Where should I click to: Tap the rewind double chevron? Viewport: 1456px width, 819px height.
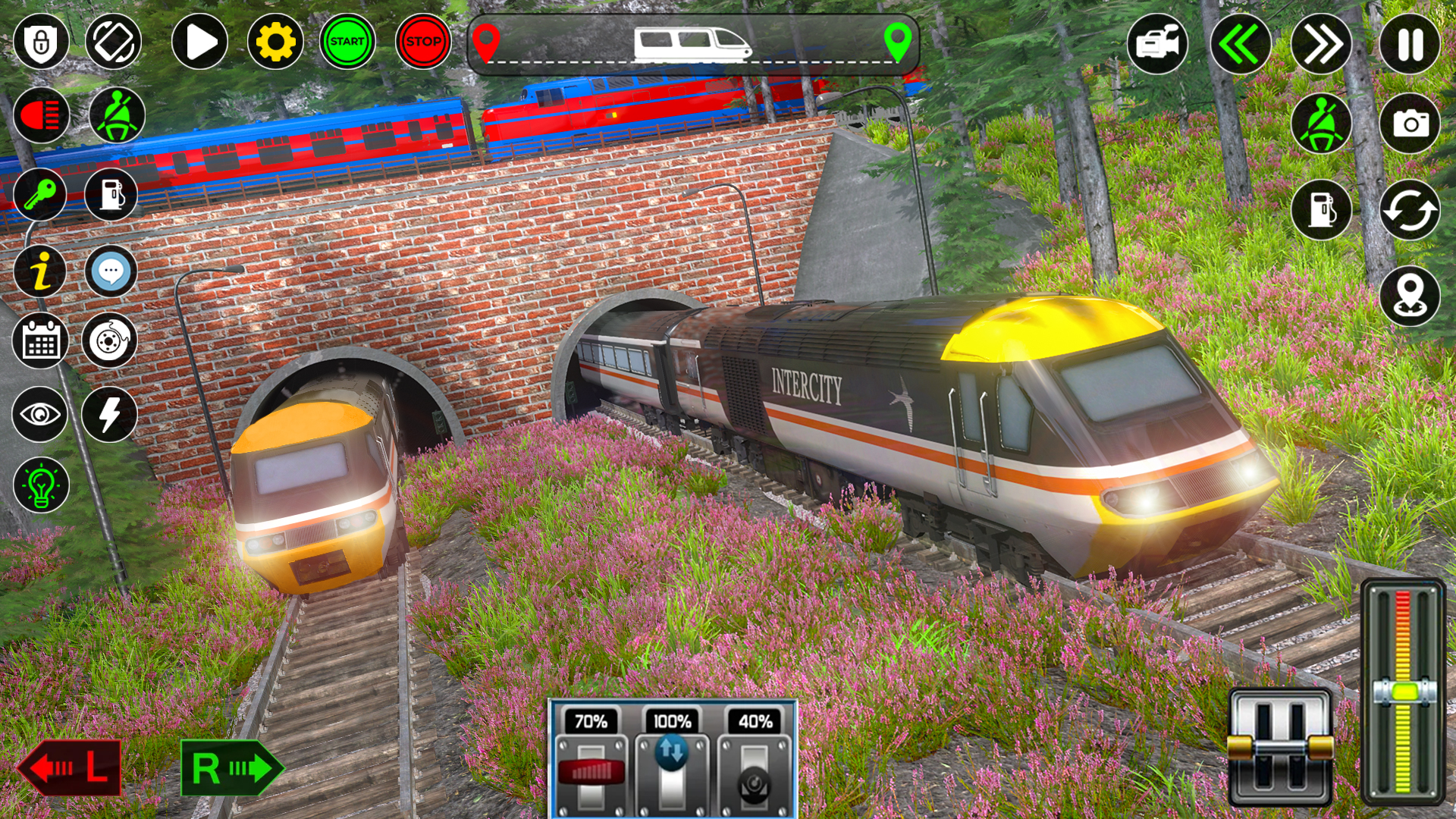[1241, 43]
